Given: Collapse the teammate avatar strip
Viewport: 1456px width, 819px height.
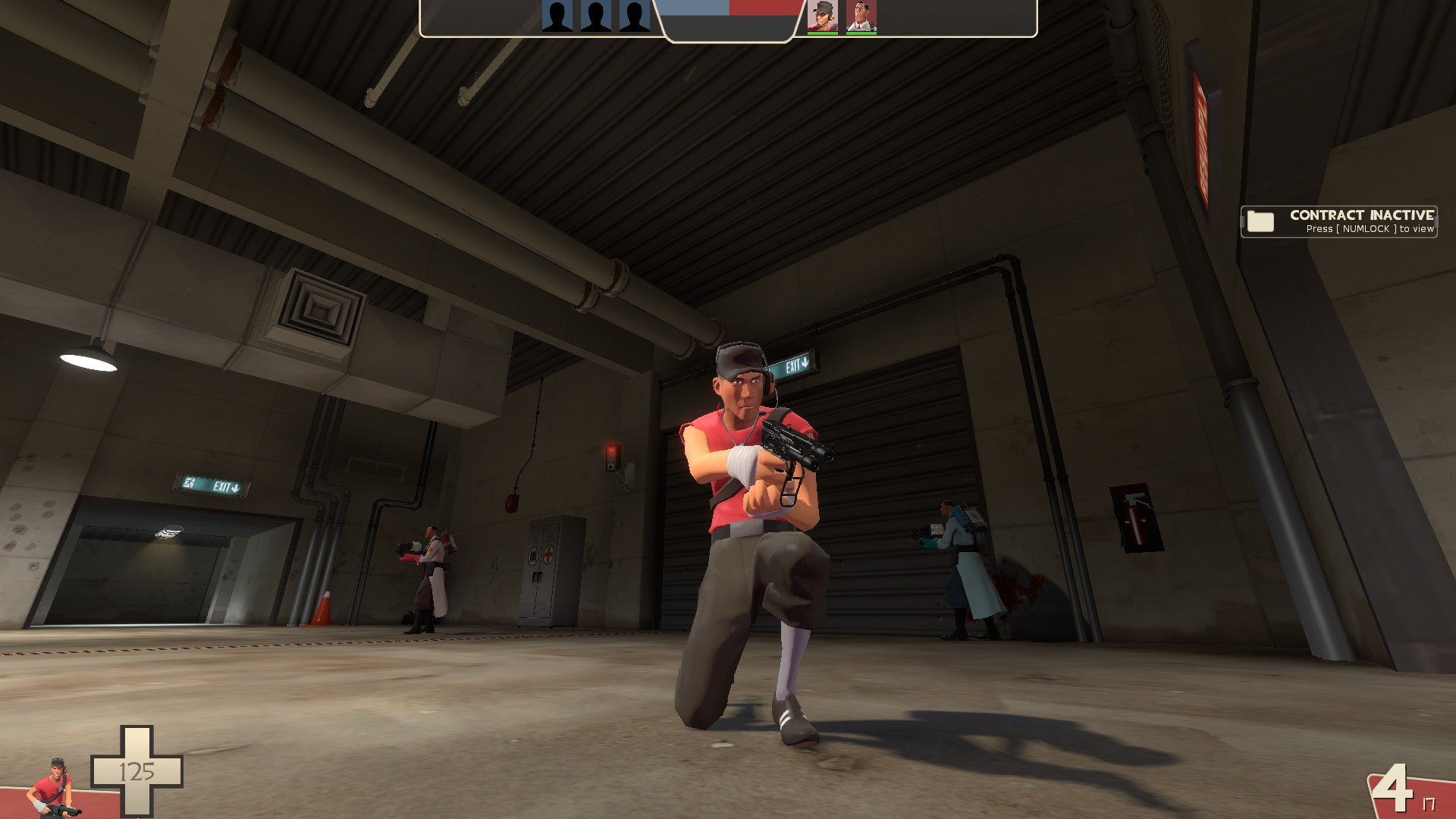Looking at the screenshot, I should point(843,17).
